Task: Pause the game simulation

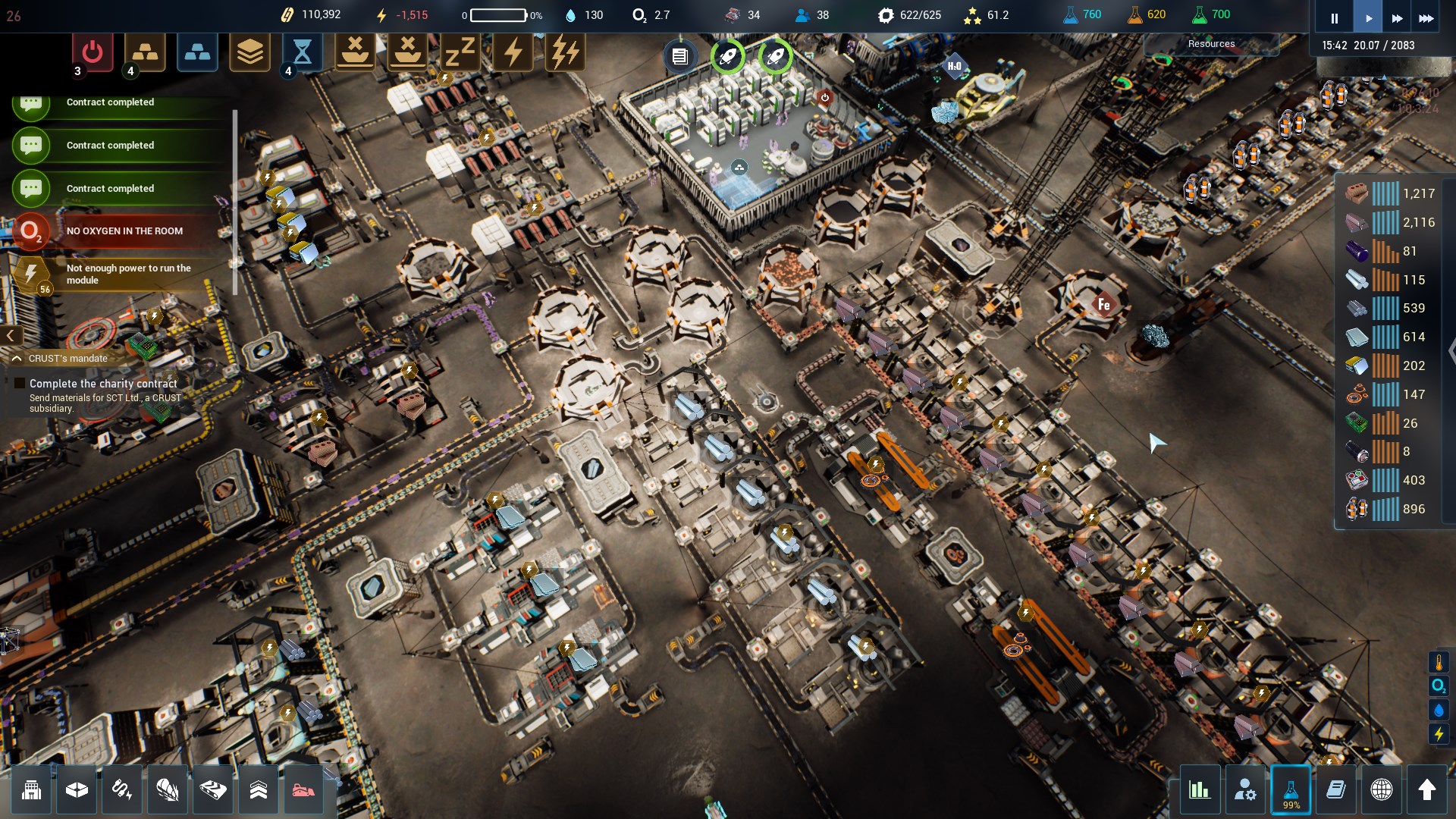Action: click(1334, 18)
